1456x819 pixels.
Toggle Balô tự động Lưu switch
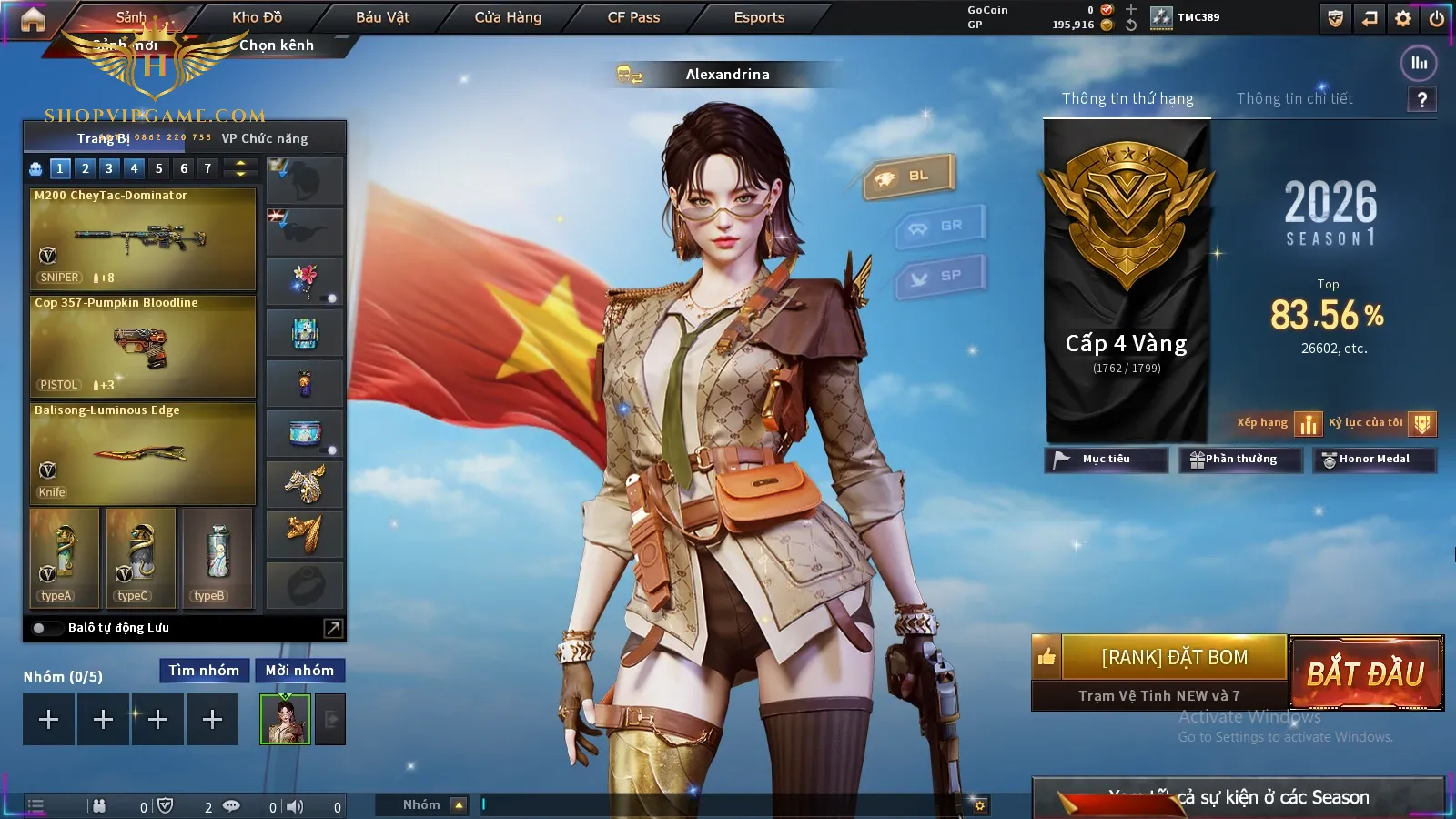40,628
